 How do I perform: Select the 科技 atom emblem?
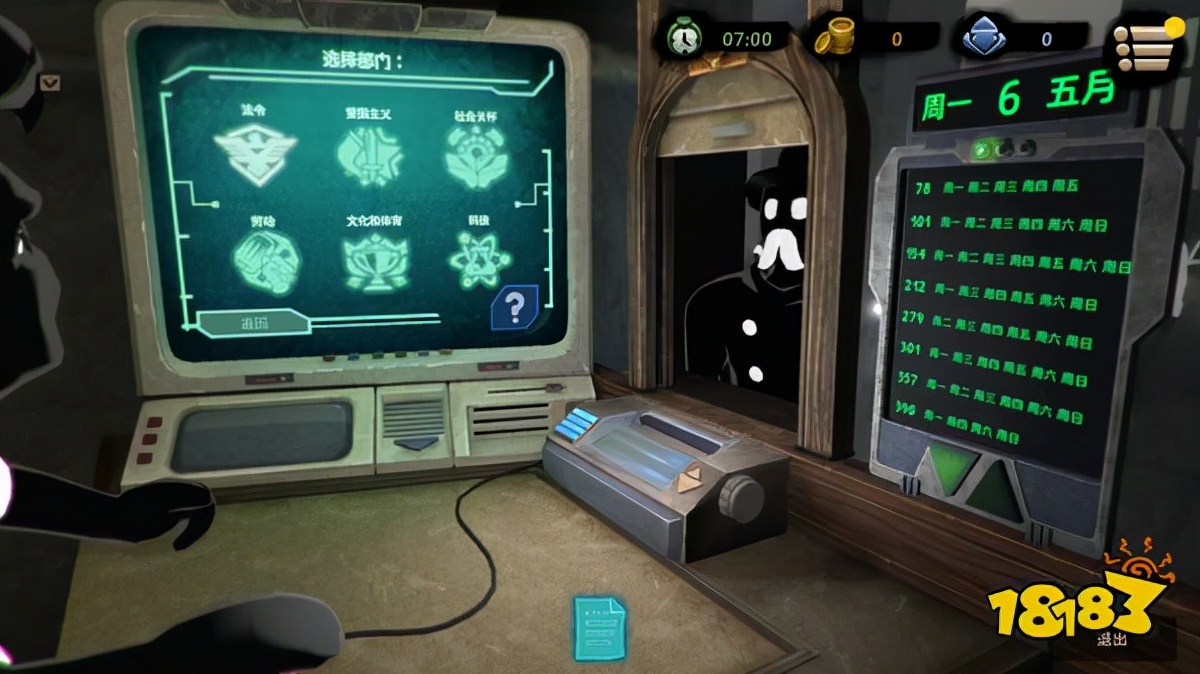(x=475, y=259)
